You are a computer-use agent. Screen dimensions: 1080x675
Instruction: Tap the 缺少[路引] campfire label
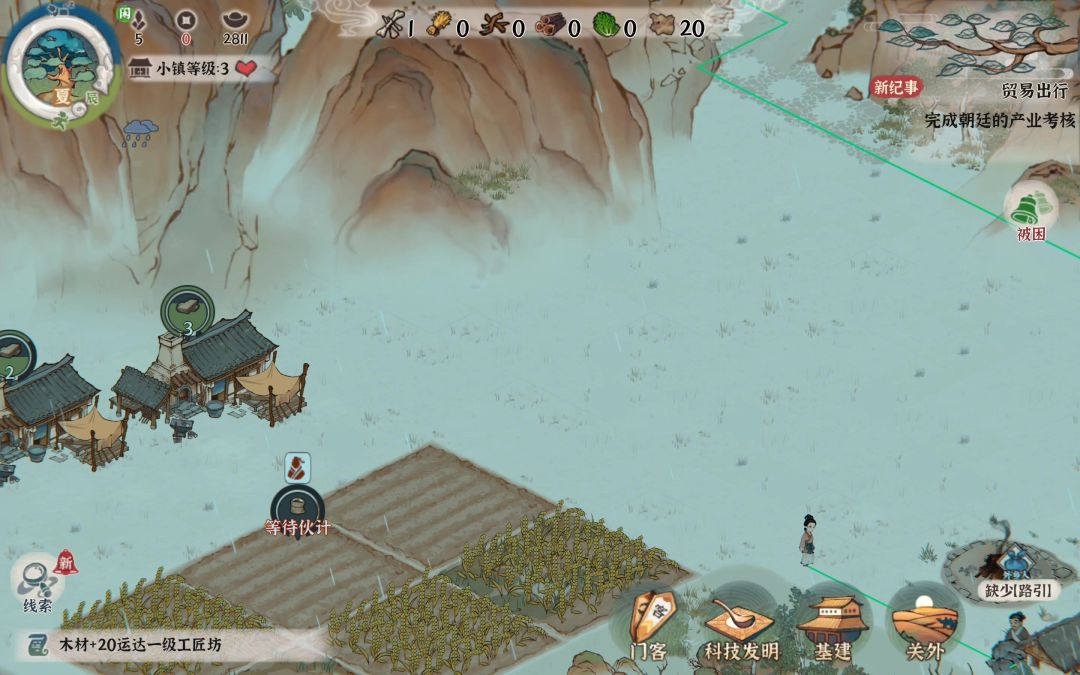(1018, 590)
